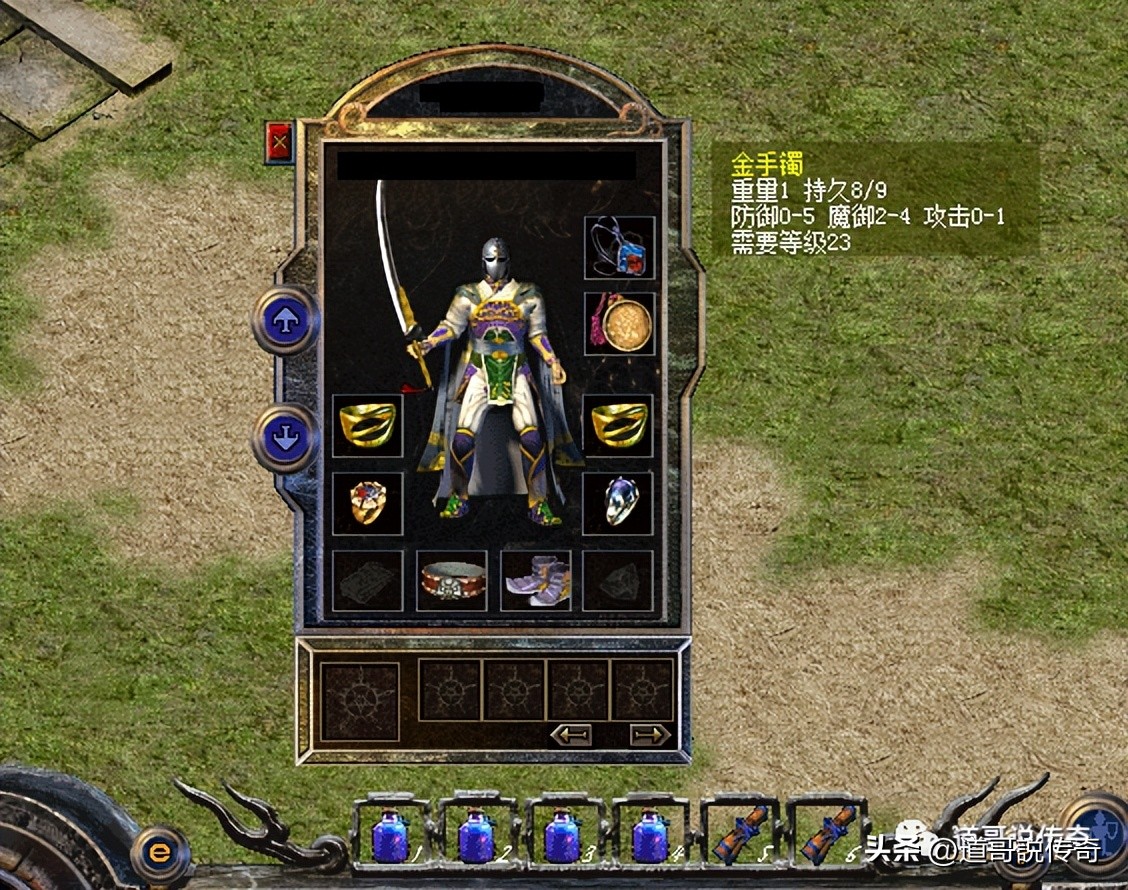Use the blue potion in hotbar slot 4
1128x890 pixels.
coord(649,835)
